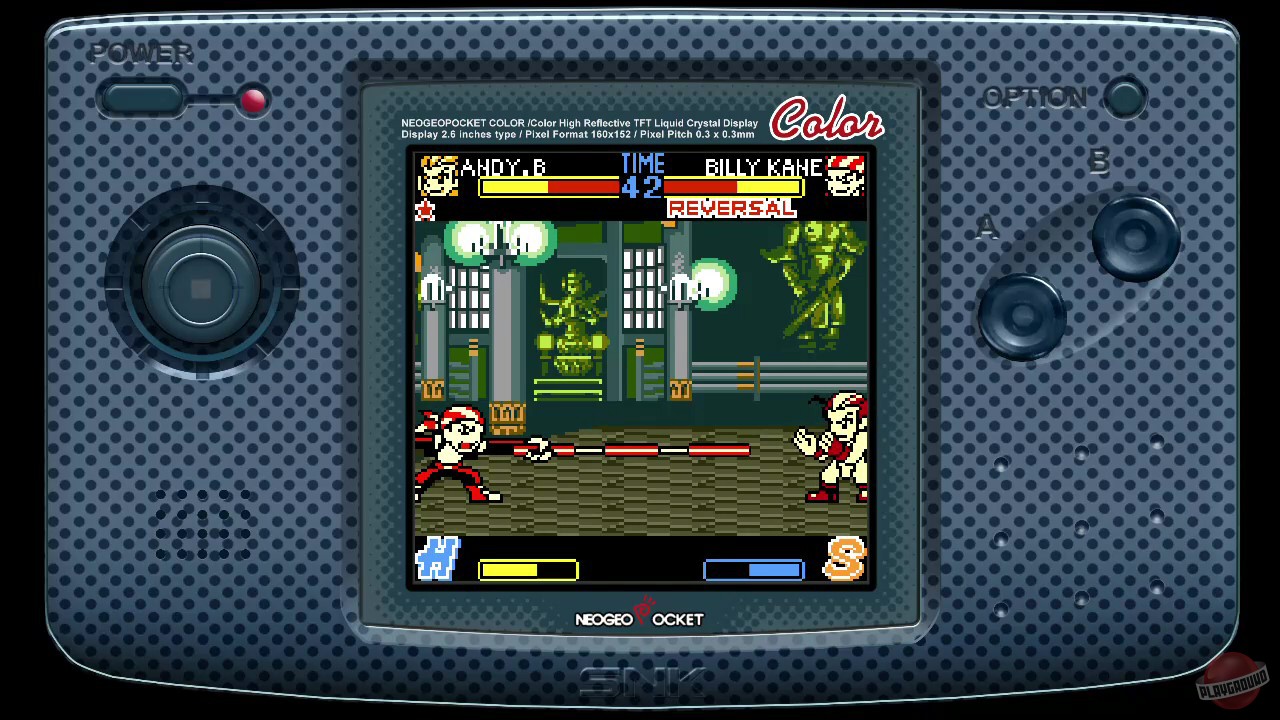Viewport: 1280px width, 720px height.
Task: Click Billy Kane's character portrait
Action: click(846, 175)
